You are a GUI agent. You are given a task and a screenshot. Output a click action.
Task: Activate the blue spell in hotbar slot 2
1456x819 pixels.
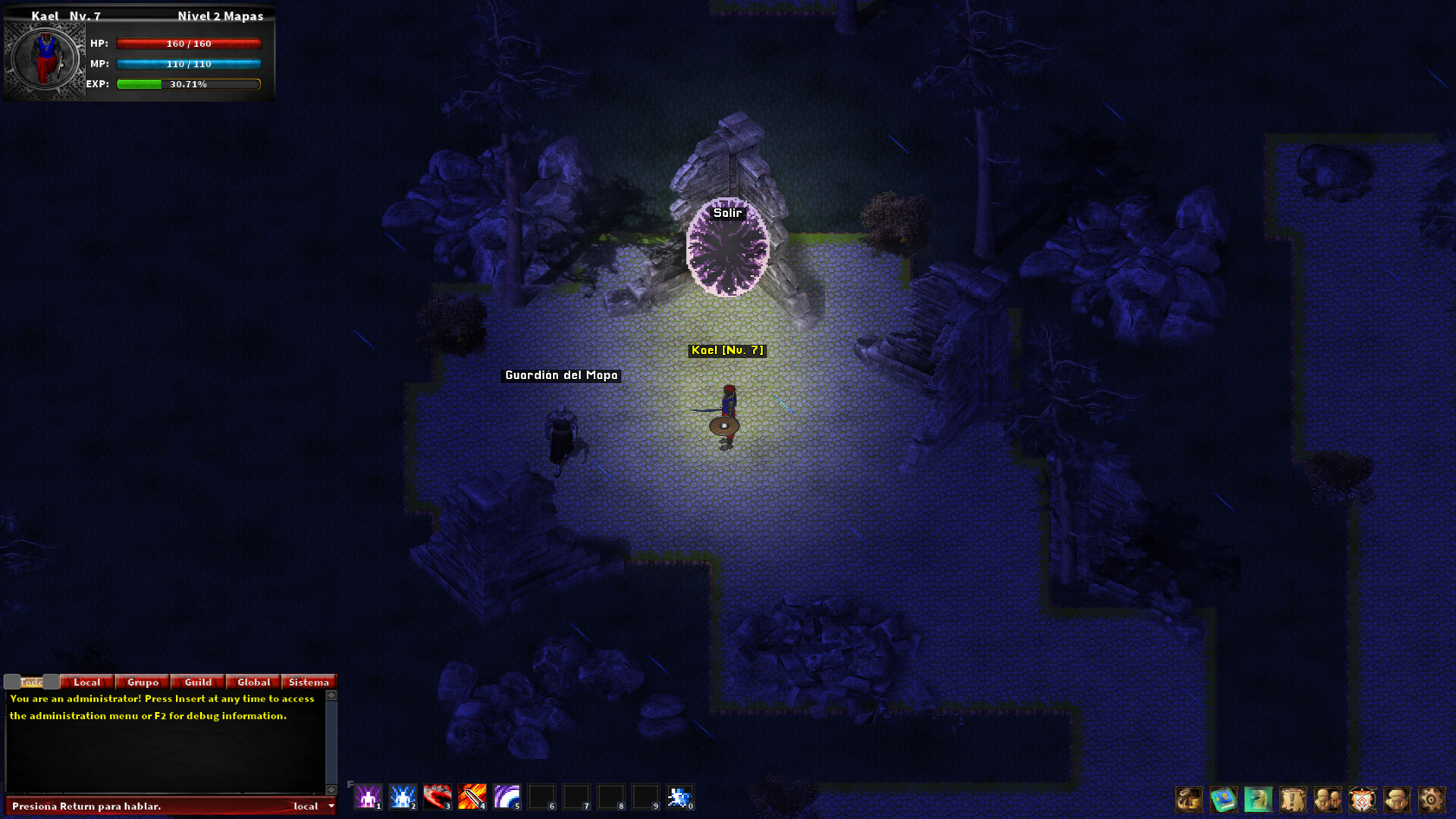pos(402,796)
